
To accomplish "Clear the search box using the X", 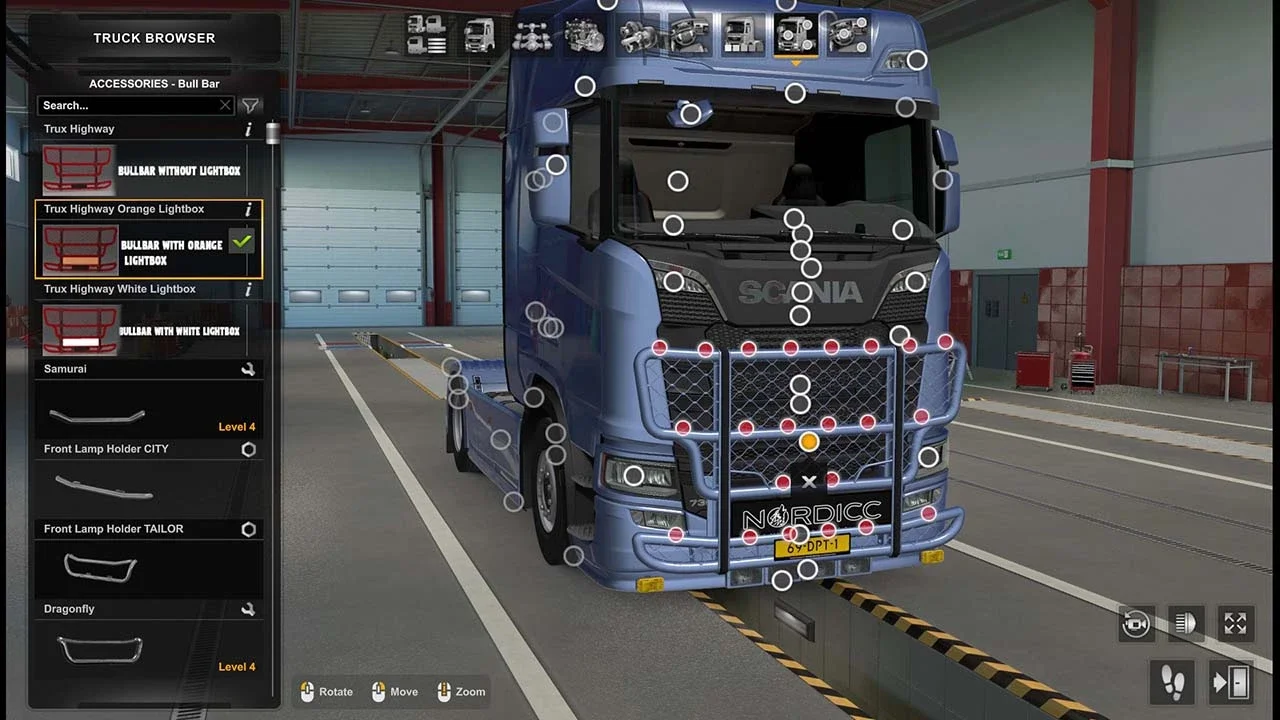I will point(225,105).
